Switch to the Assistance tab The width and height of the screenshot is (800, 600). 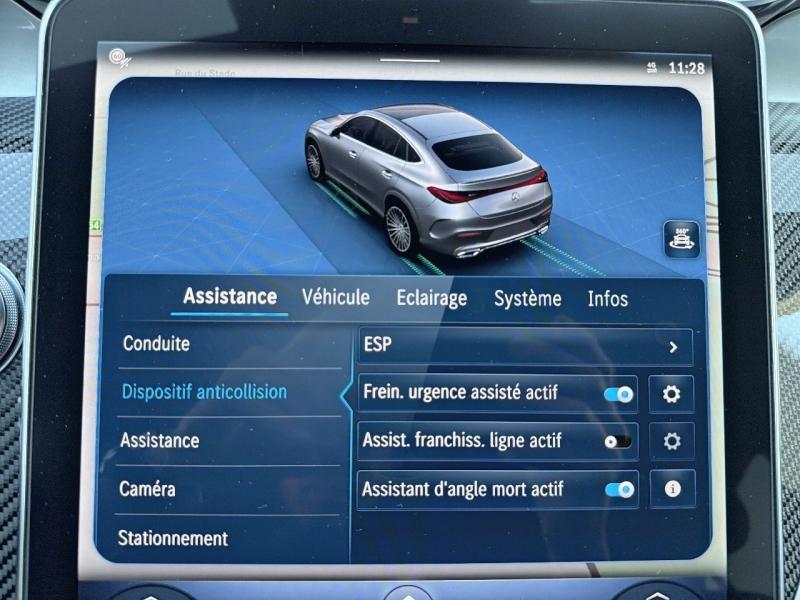click(230, 297)
